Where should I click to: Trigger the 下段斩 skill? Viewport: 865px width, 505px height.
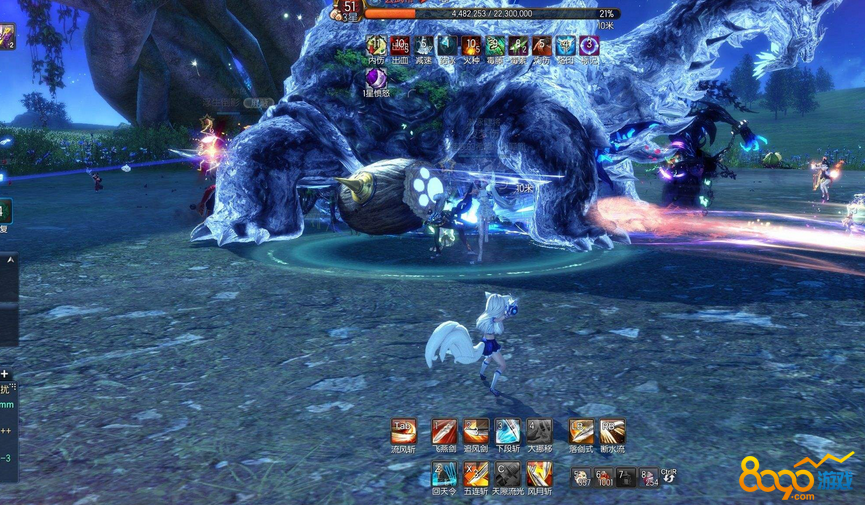(x=508, y=431)
